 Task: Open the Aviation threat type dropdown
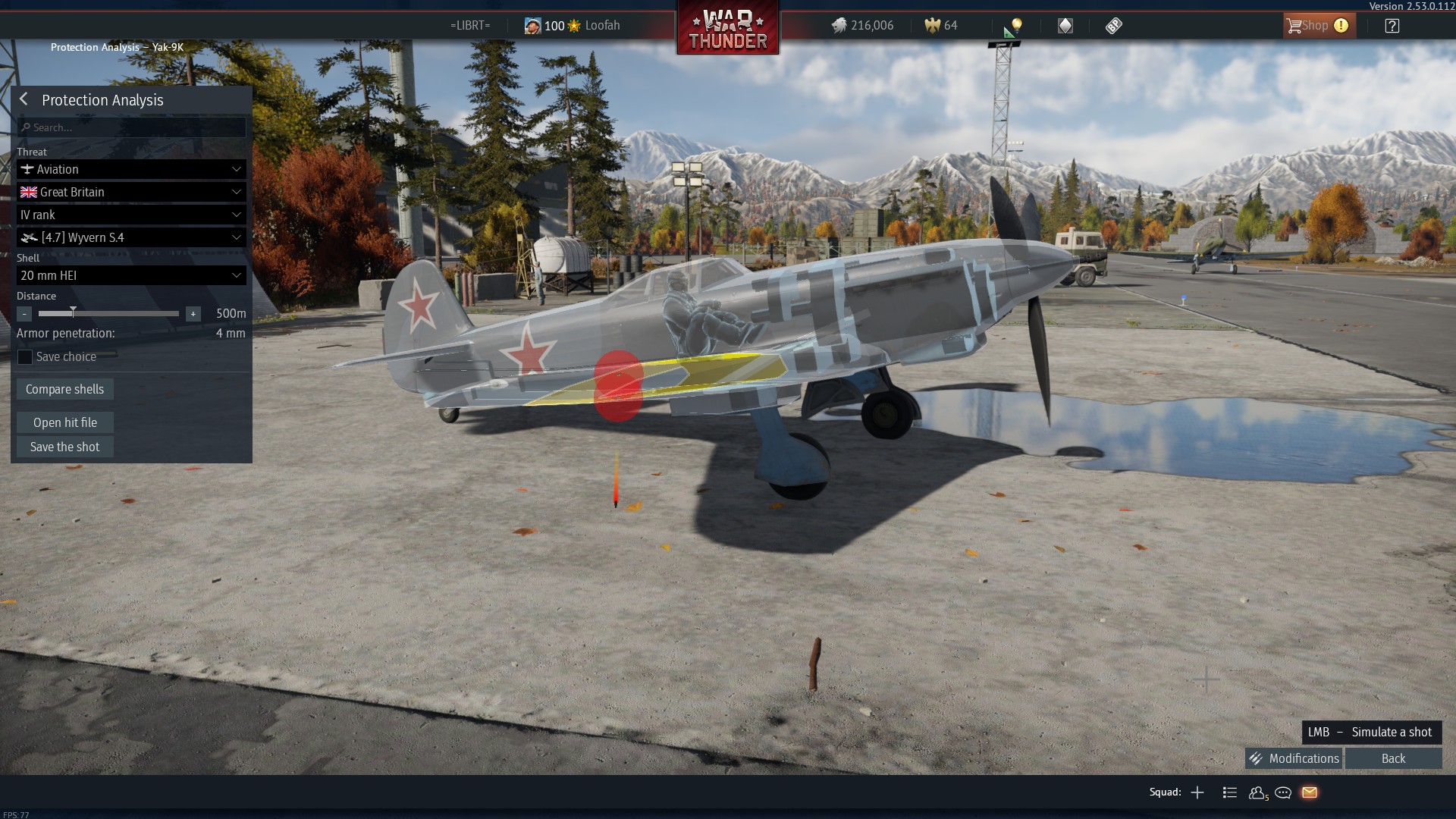click(131, 169)
